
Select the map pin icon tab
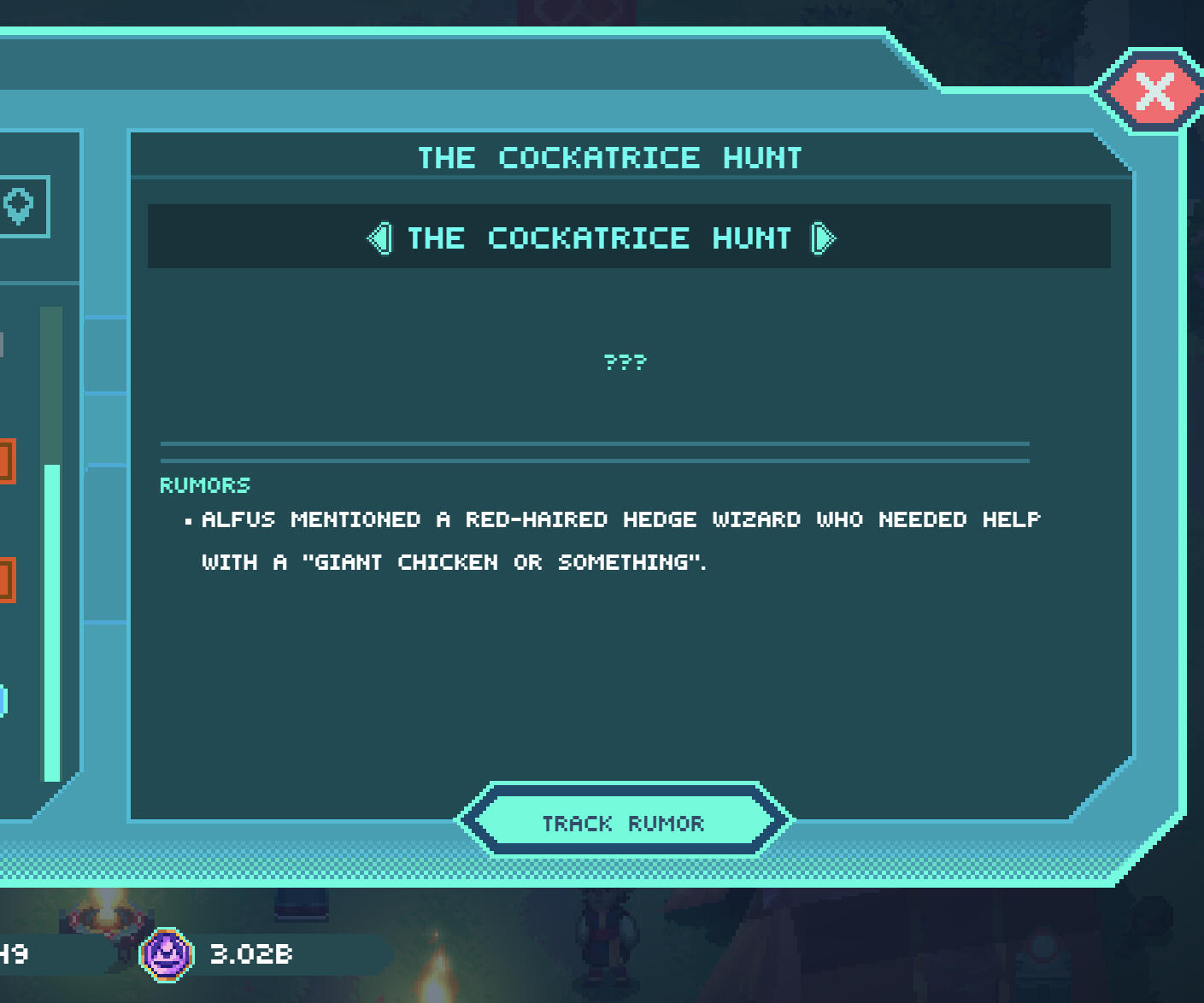coord(19,206)
